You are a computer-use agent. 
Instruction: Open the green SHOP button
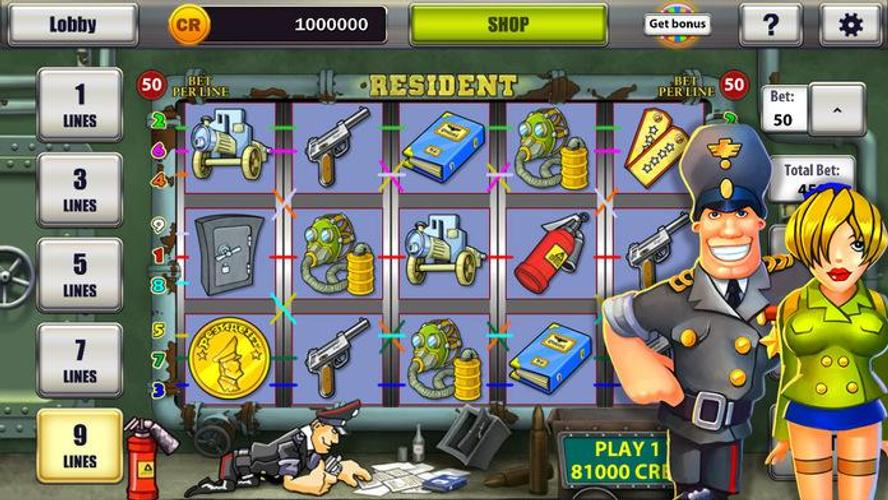tap(508, 24)
